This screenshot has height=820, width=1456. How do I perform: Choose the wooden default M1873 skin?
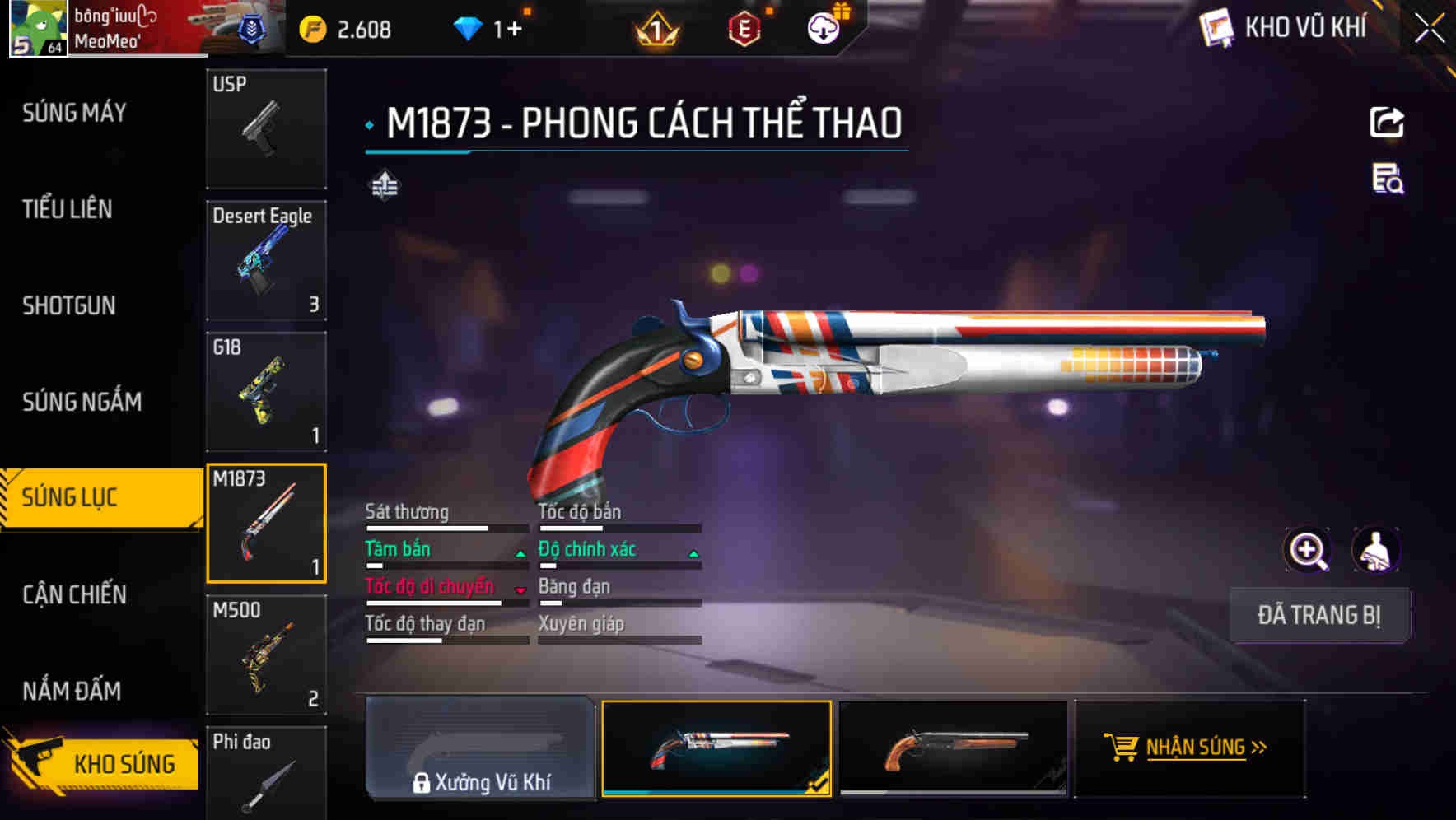point(953,748)
